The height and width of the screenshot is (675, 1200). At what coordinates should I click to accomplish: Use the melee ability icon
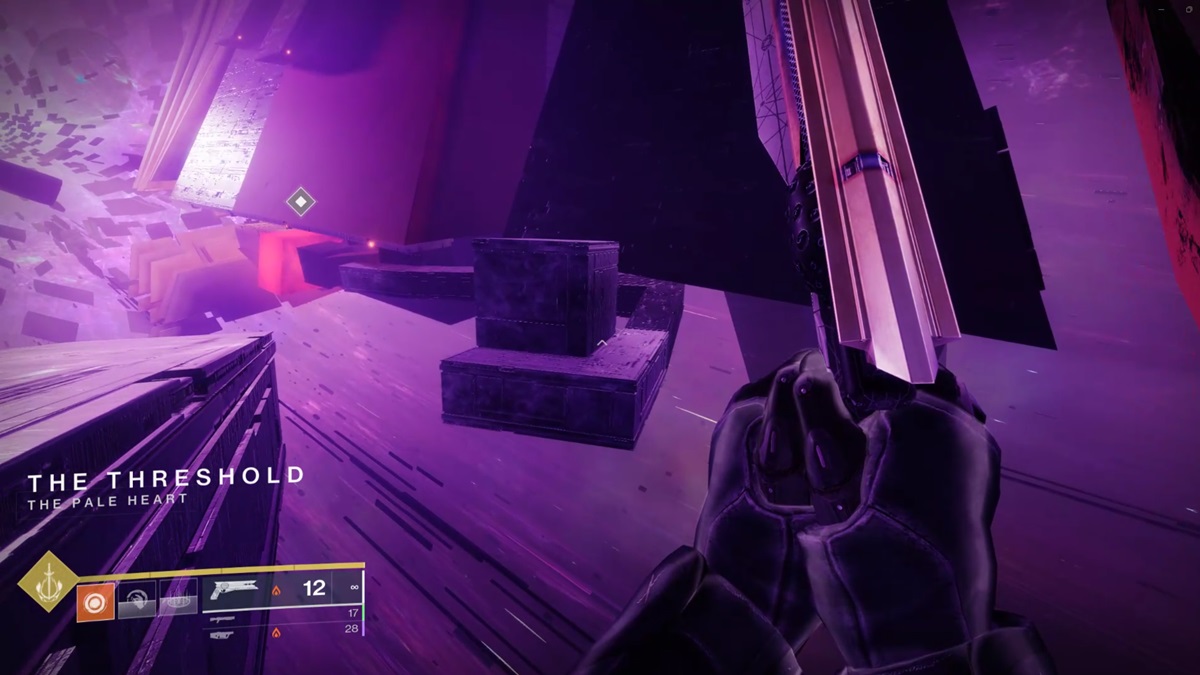coord(137,603)
